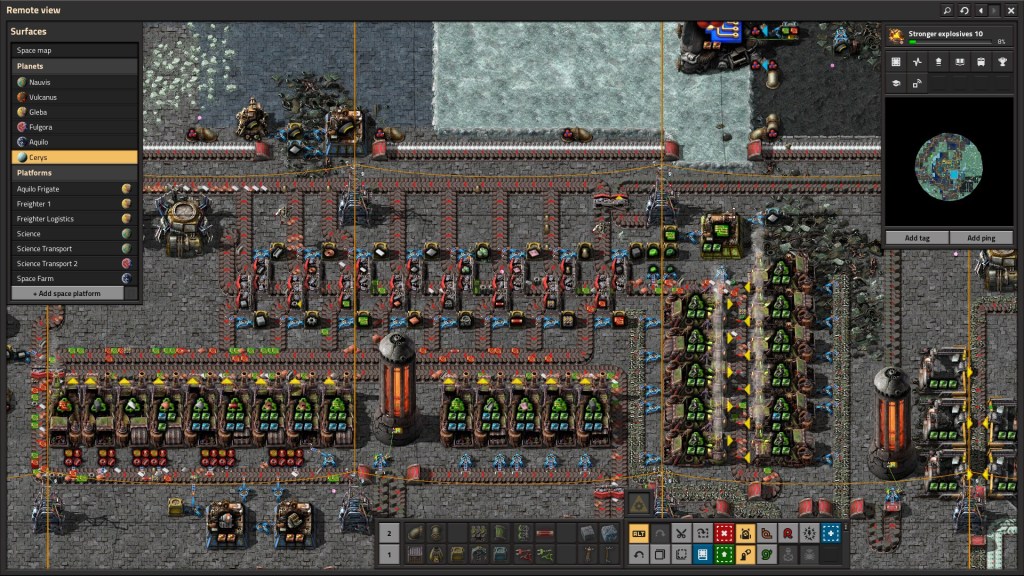Choose Gleba in the planets list
The height and width of the screenshot is (576, 1024).
click(x=74, y=112)
